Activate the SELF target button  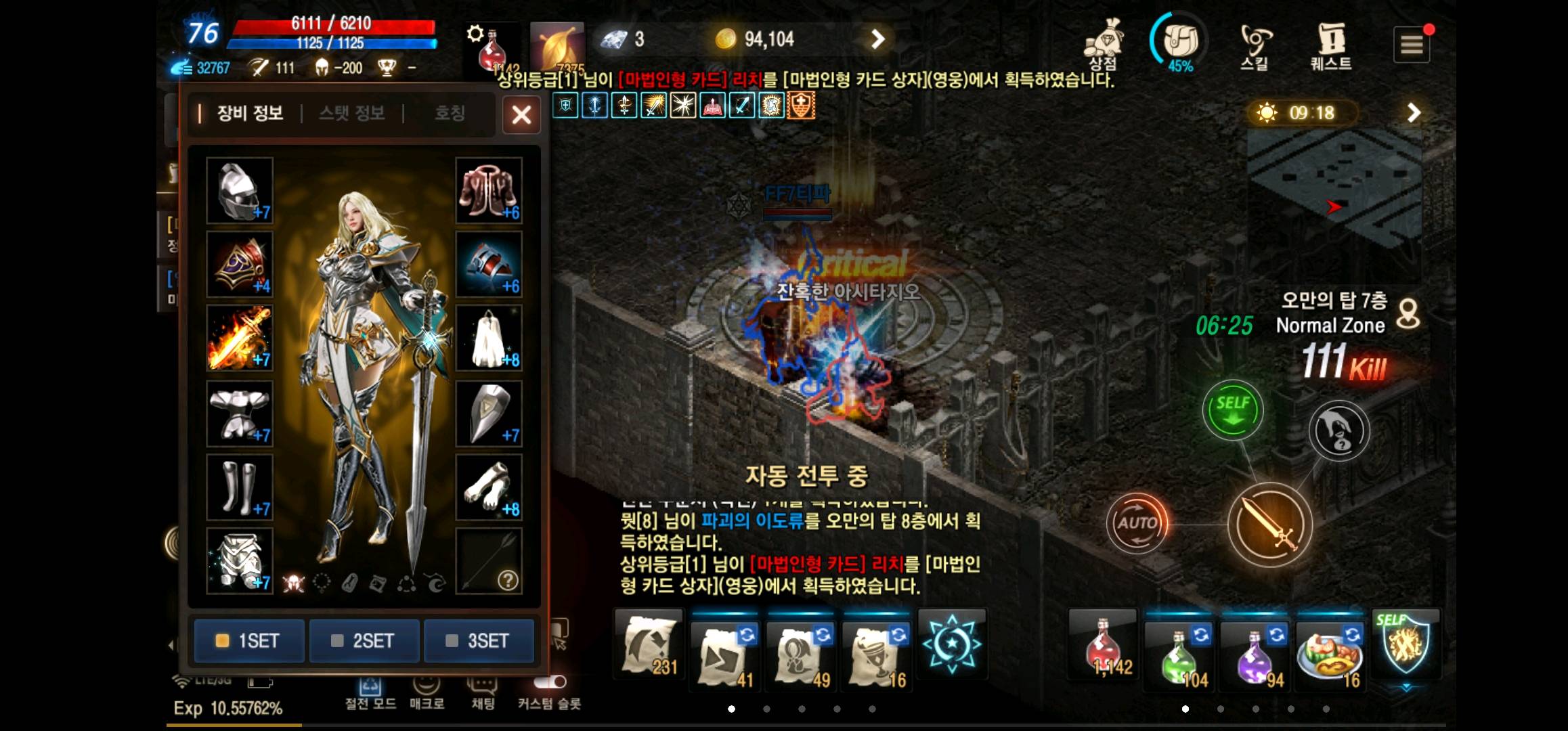1234,409
